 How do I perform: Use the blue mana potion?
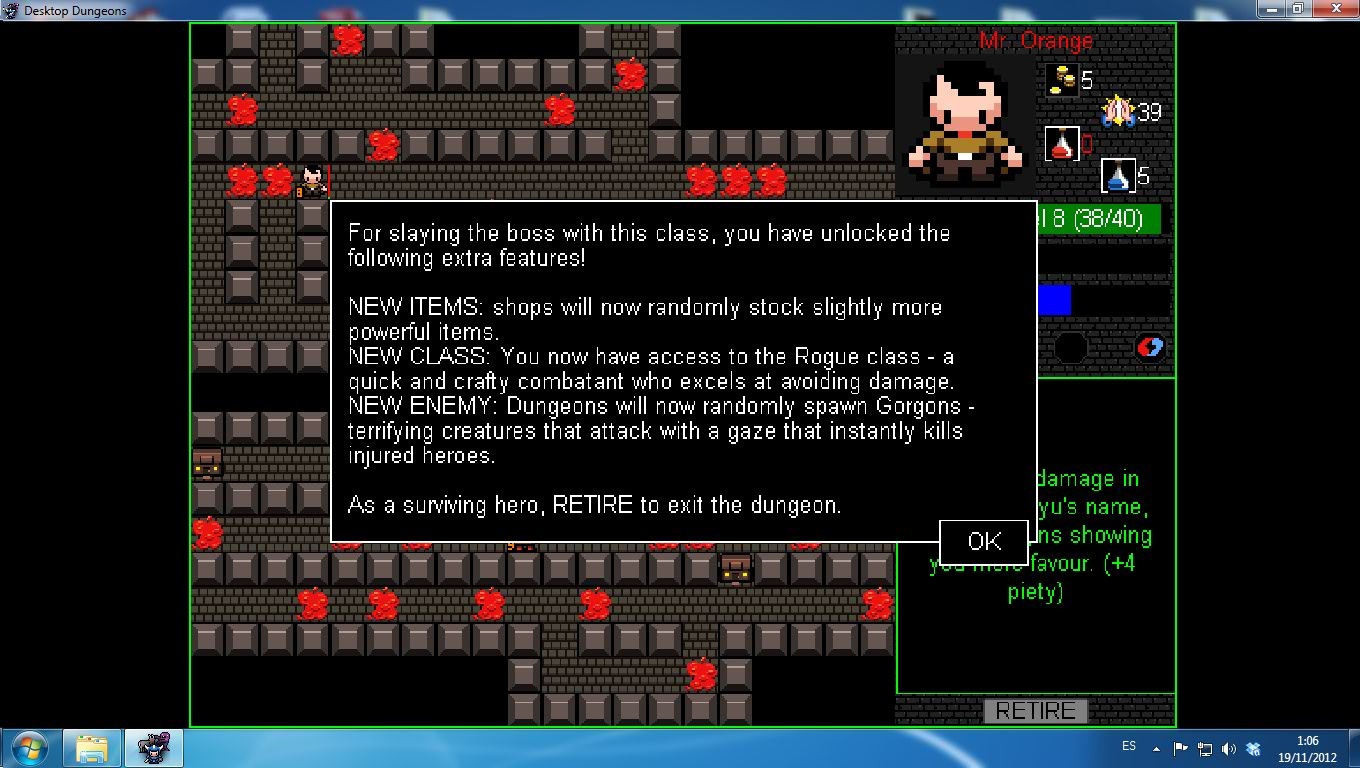click(x=1117, y=176)
